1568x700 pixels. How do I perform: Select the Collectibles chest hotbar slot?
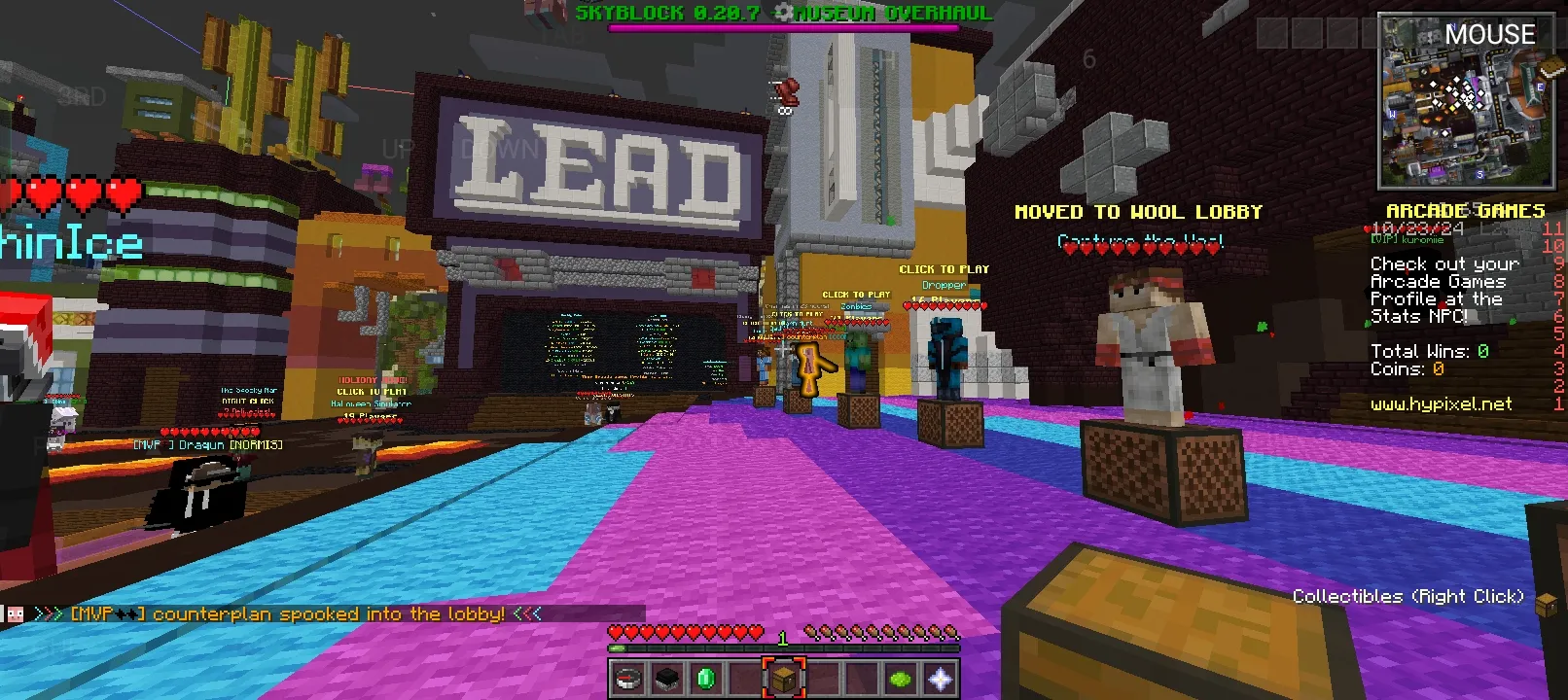[x=784, y=679]
